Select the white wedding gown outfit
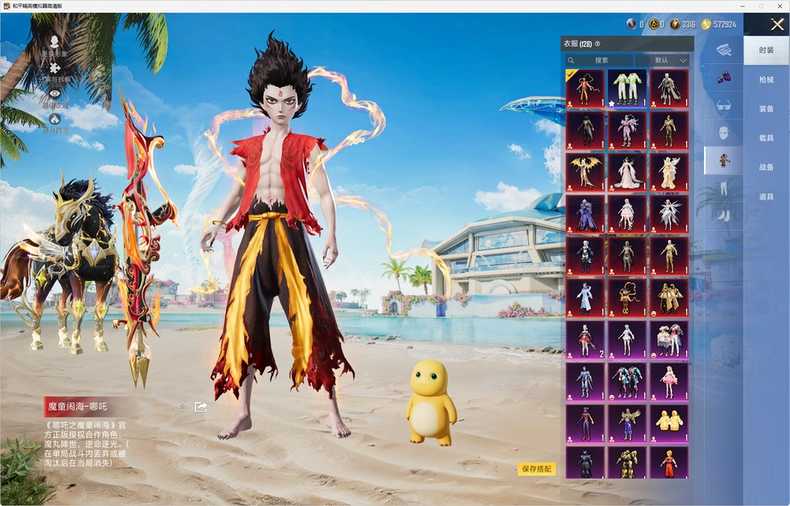 point(627,172)
